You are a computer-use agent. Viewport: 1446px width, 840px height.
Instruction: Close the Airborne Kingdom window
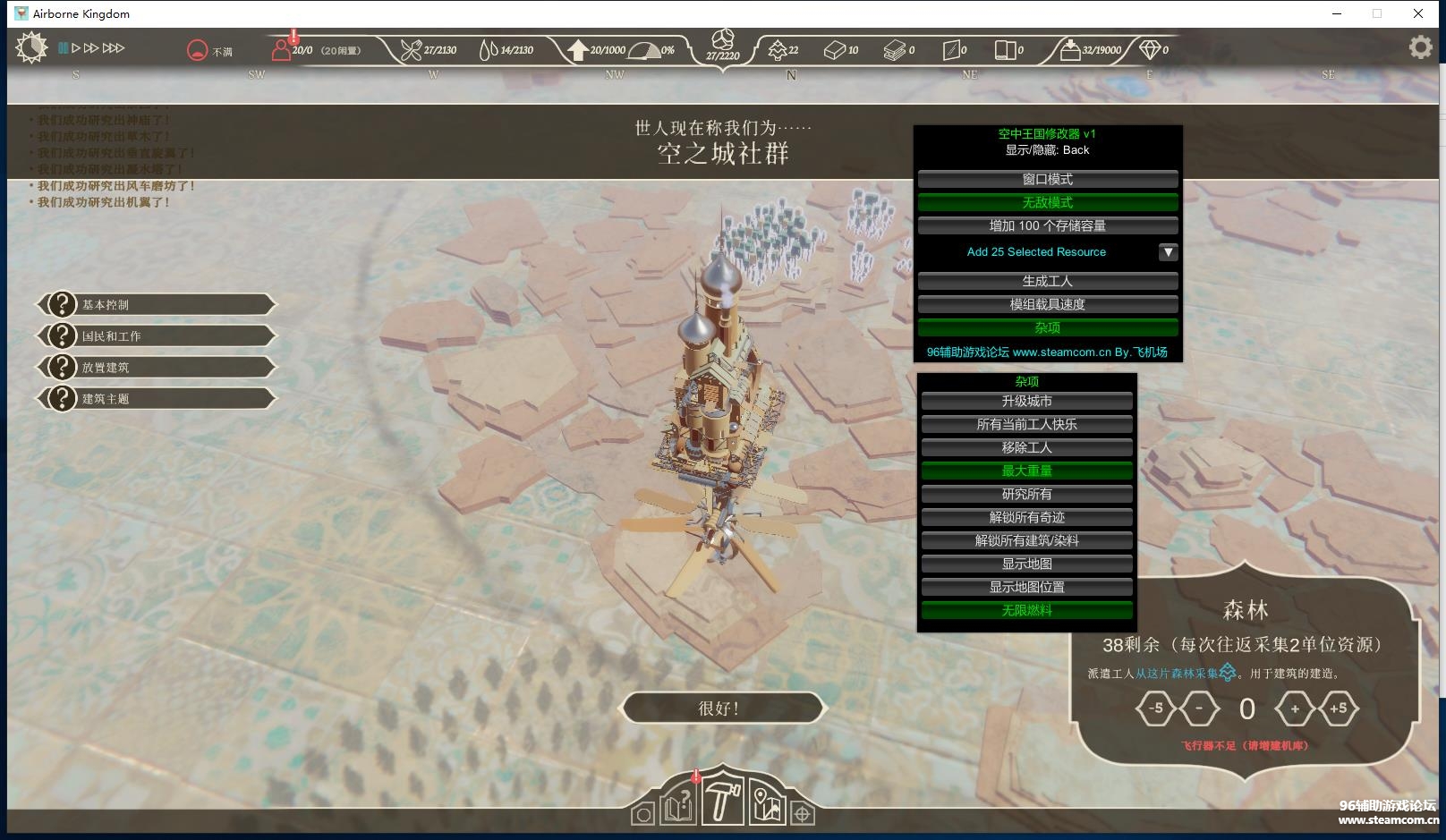tap(1418, 13)
